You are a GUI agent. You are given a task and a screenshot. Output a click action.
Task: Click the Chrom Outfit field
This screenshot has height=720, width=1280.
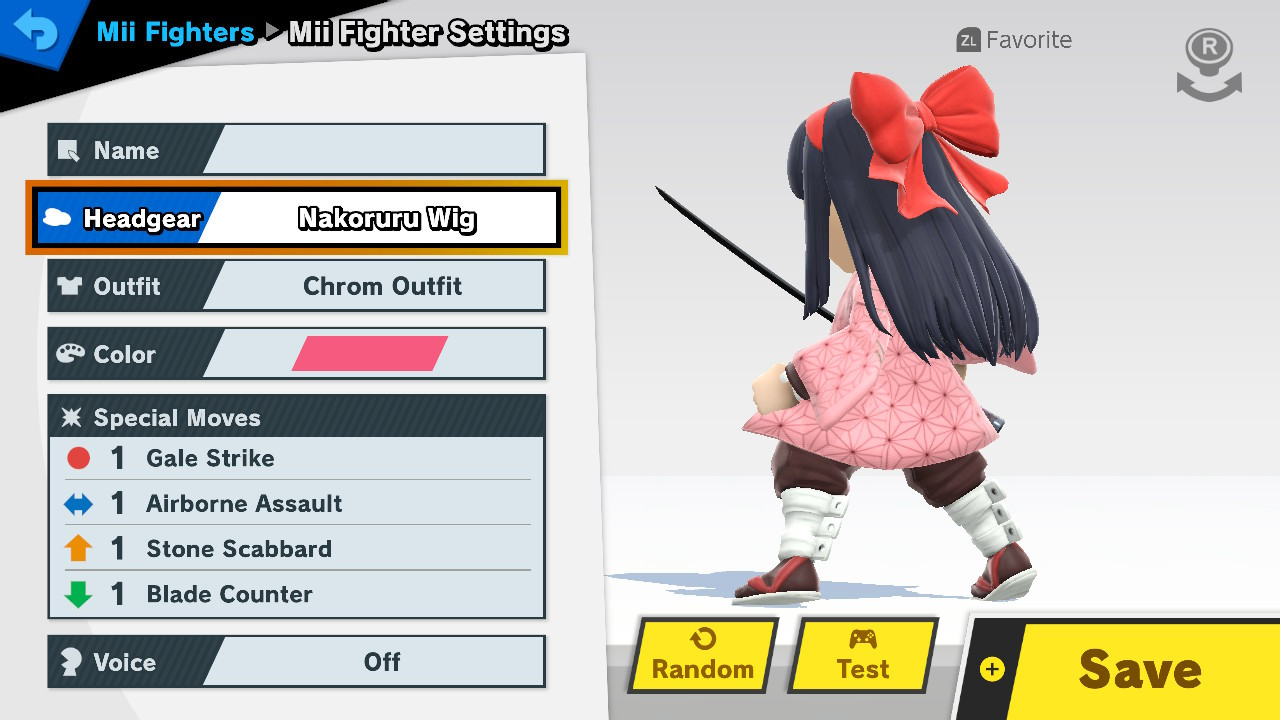tap(383, 286)
